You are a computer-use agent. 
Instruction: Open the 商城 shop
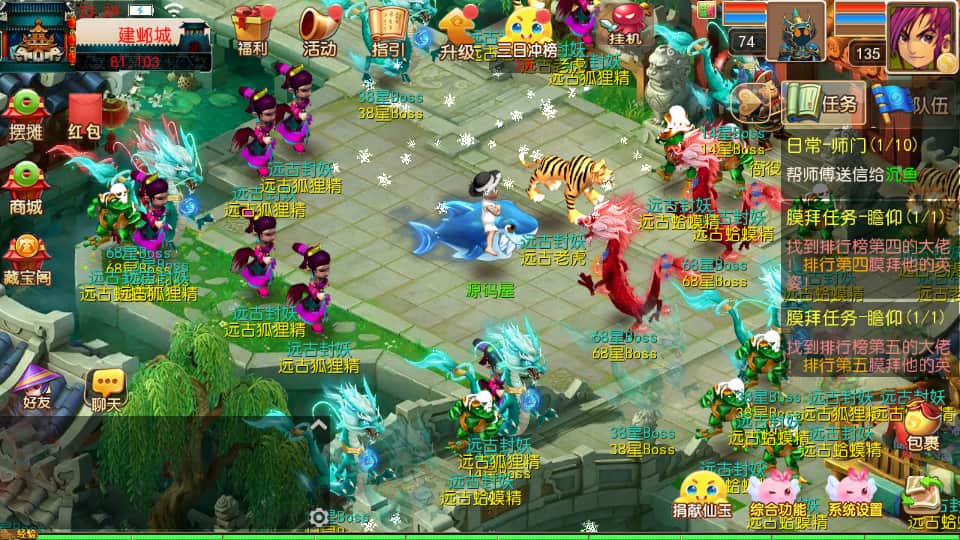click(x=26, y=189)
